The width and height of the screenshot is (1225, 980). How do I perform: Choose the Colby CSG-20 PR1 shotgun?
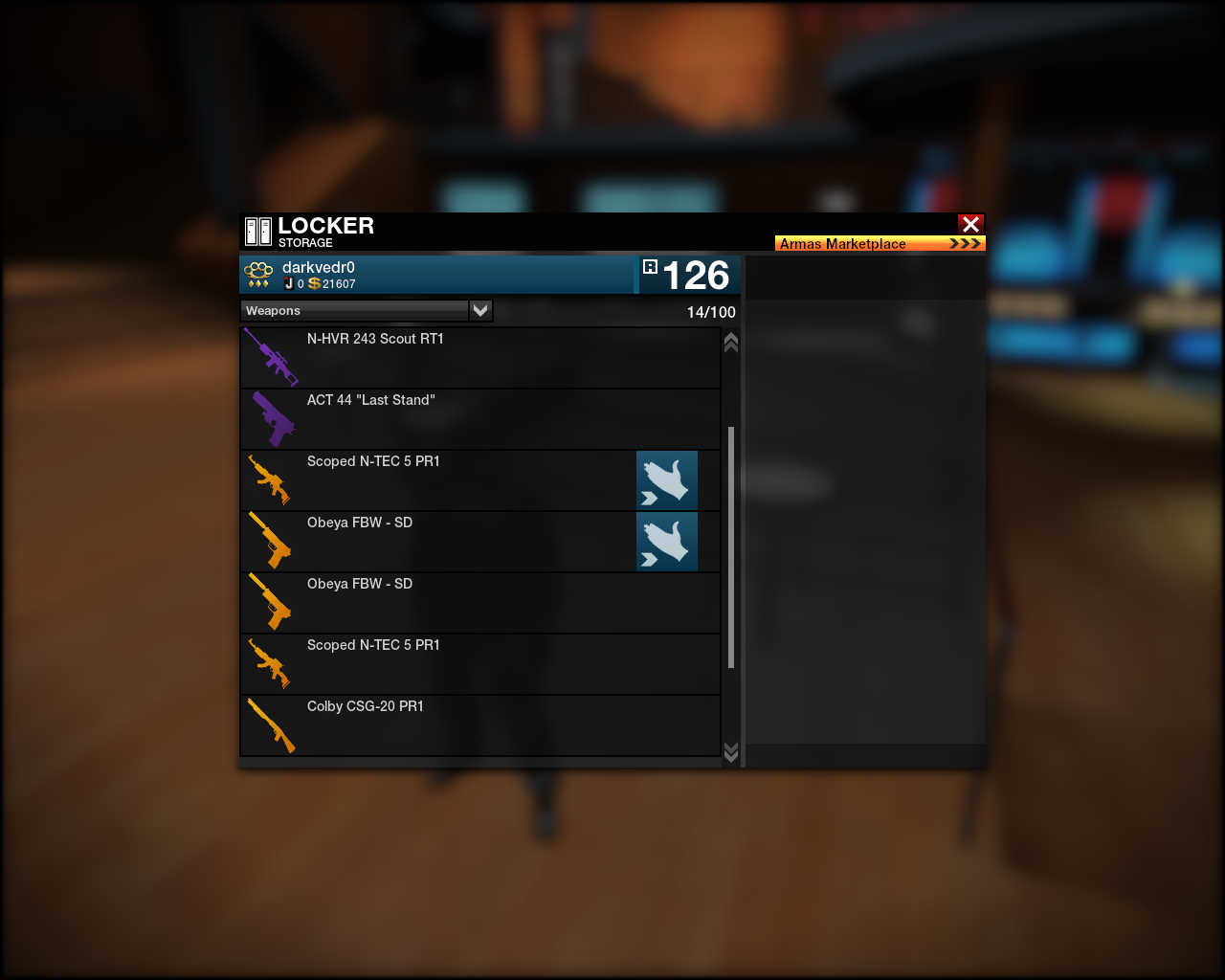[479, 725]
